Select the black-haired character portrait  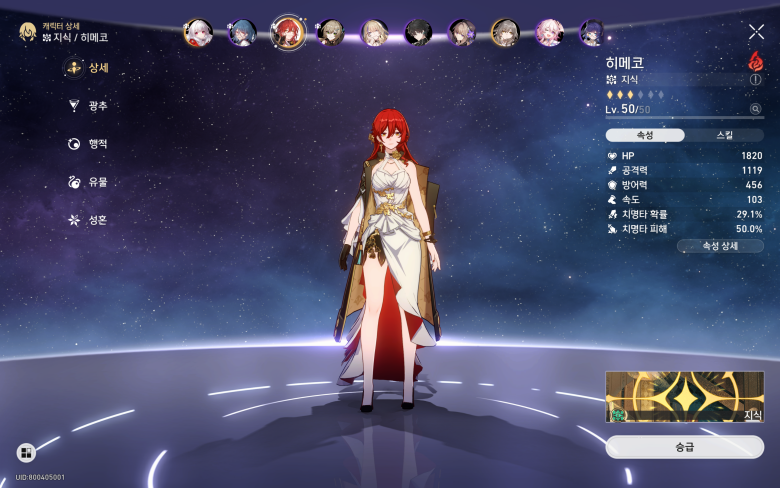point(418,33)
